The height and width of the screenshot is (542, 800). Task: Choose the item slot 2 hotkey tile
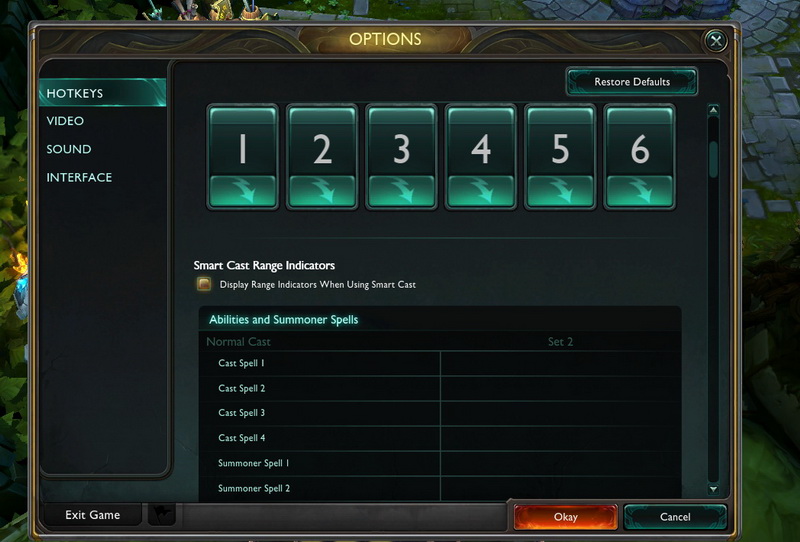tap(322, 156)
